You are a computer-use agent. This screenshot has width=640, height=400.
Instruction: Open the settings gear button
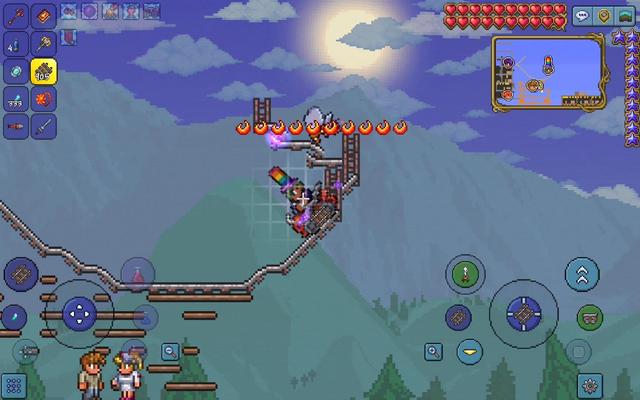tap(590, 384)
